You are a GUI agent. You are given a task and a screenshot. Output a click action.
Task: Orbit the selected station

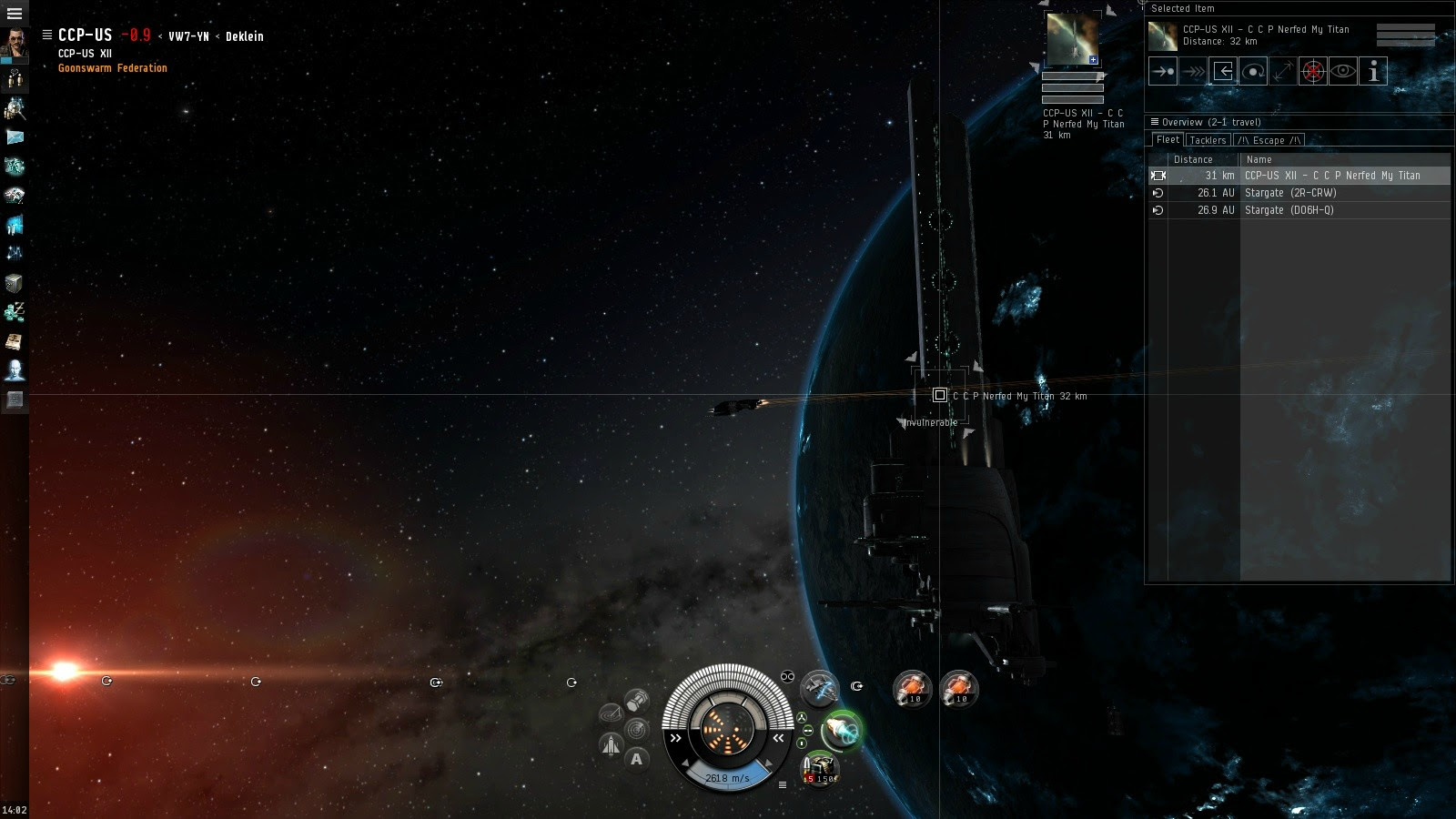pos(1253,71)
